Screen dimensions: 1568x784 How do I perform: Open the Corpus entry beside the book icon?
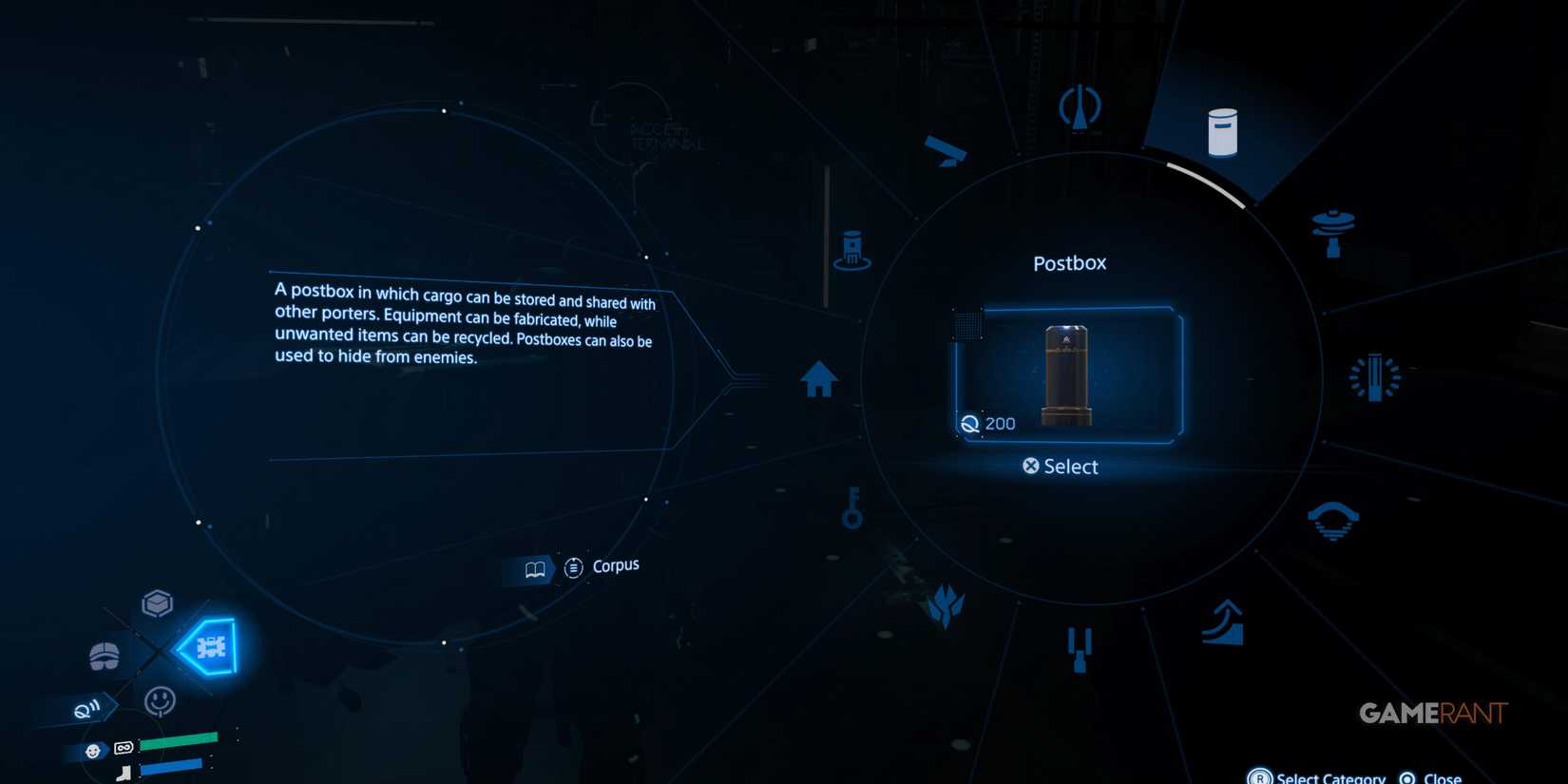[x=614, y=564]
